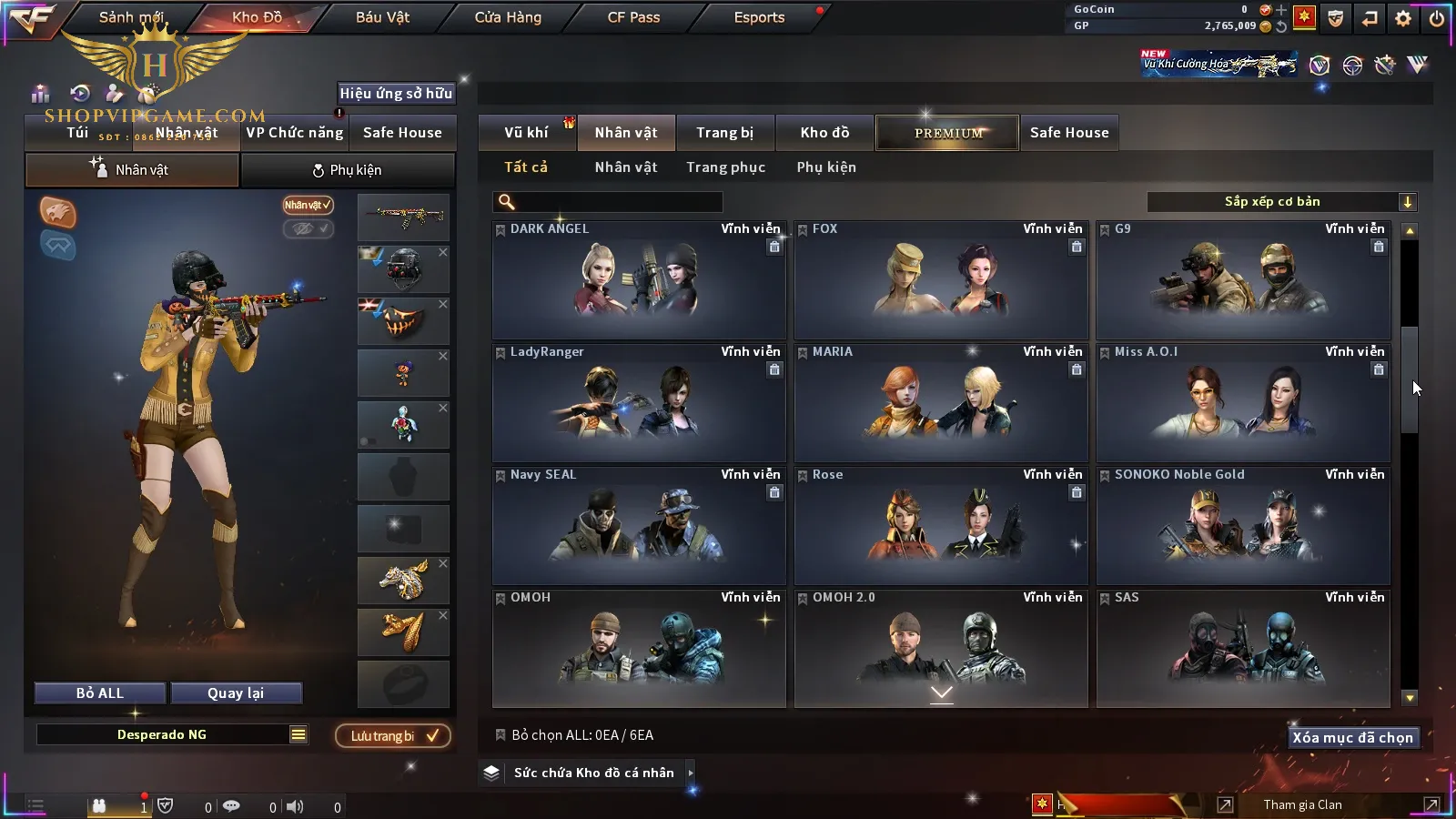Viewport: 1456px width, 819px height.
Task: Select the Trang phục filter
Action: coord(725,167)
